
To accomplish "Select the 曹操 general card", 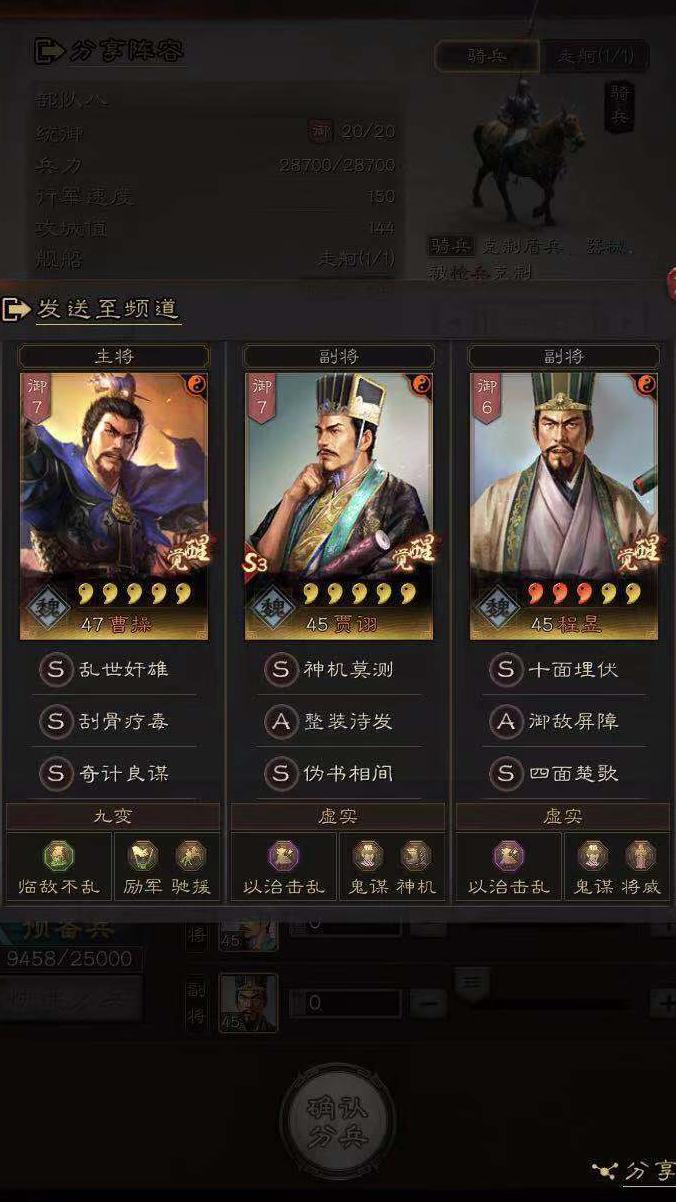I will click(114, 505).
